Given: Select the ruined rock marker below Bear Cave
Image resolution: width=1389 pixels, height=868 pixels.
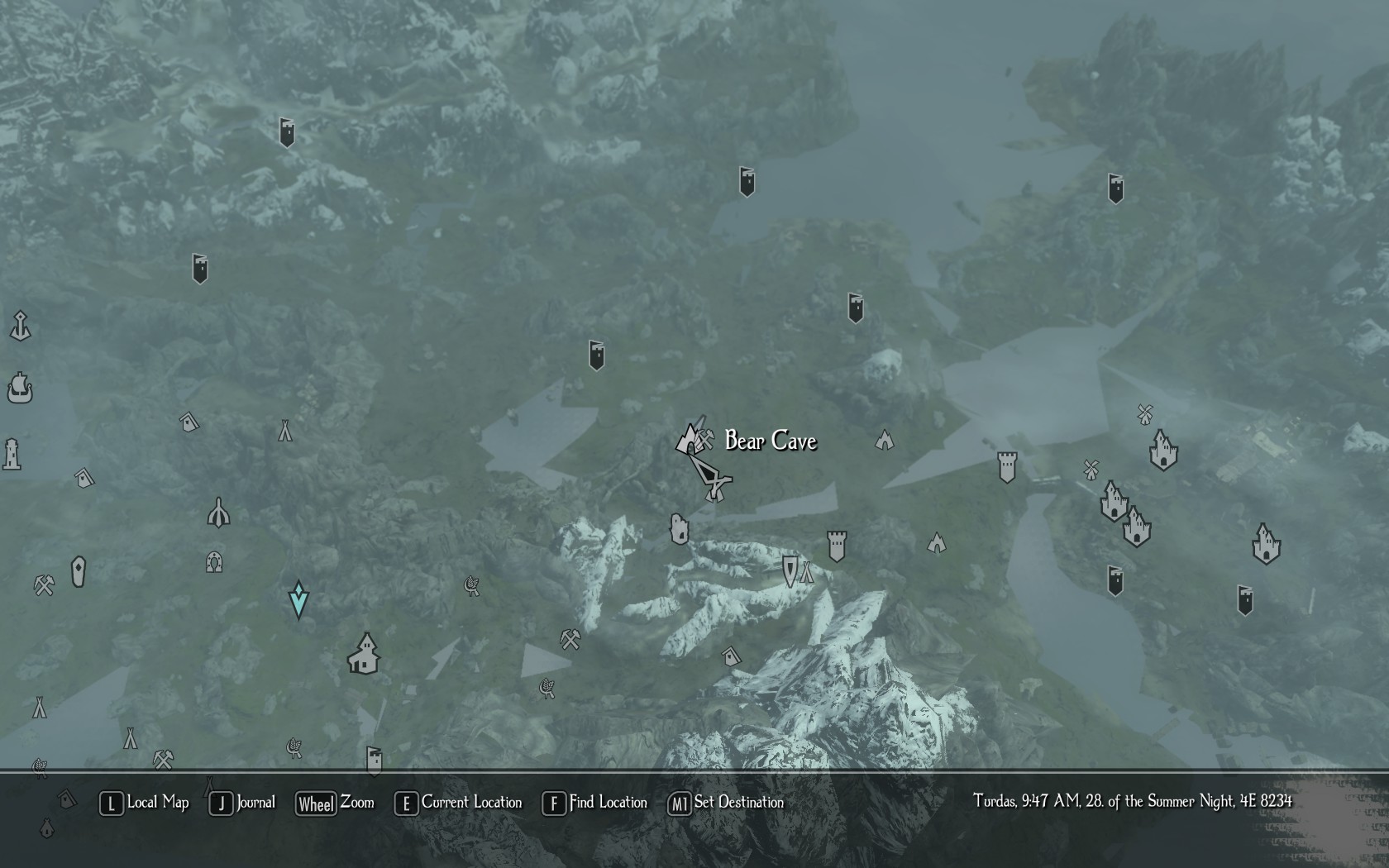Looking at the screenshot, I should pos(679,529).
